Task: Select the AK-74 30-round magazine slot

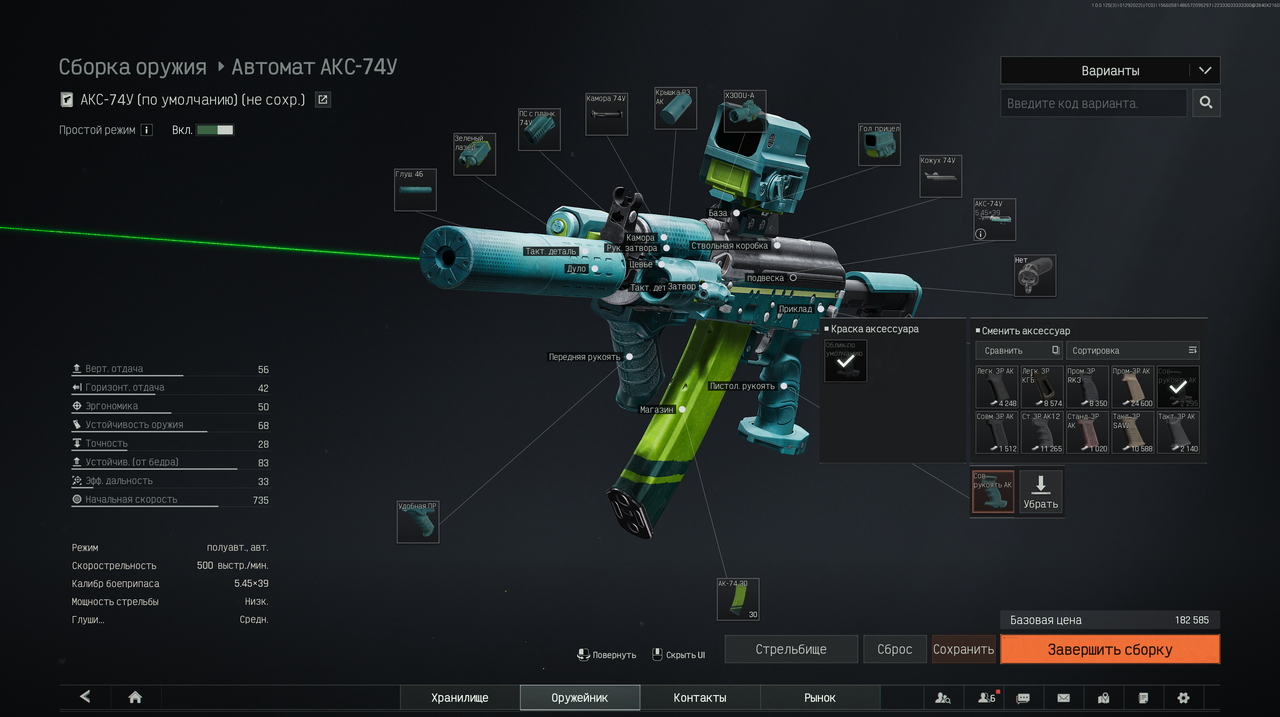Action: (x=738, y=599)
